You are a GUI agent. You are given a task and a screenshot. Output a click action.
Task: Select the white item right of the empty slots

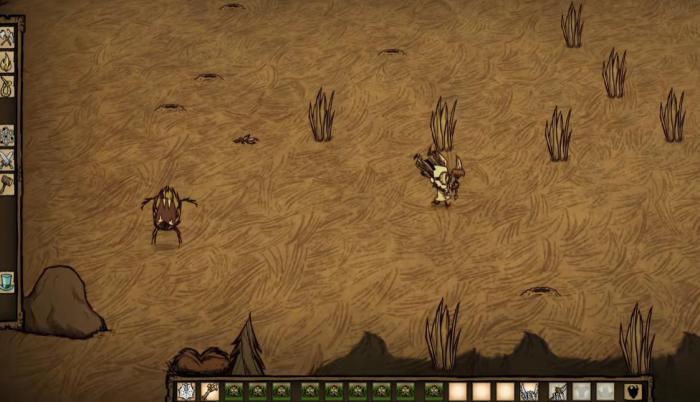529,391
